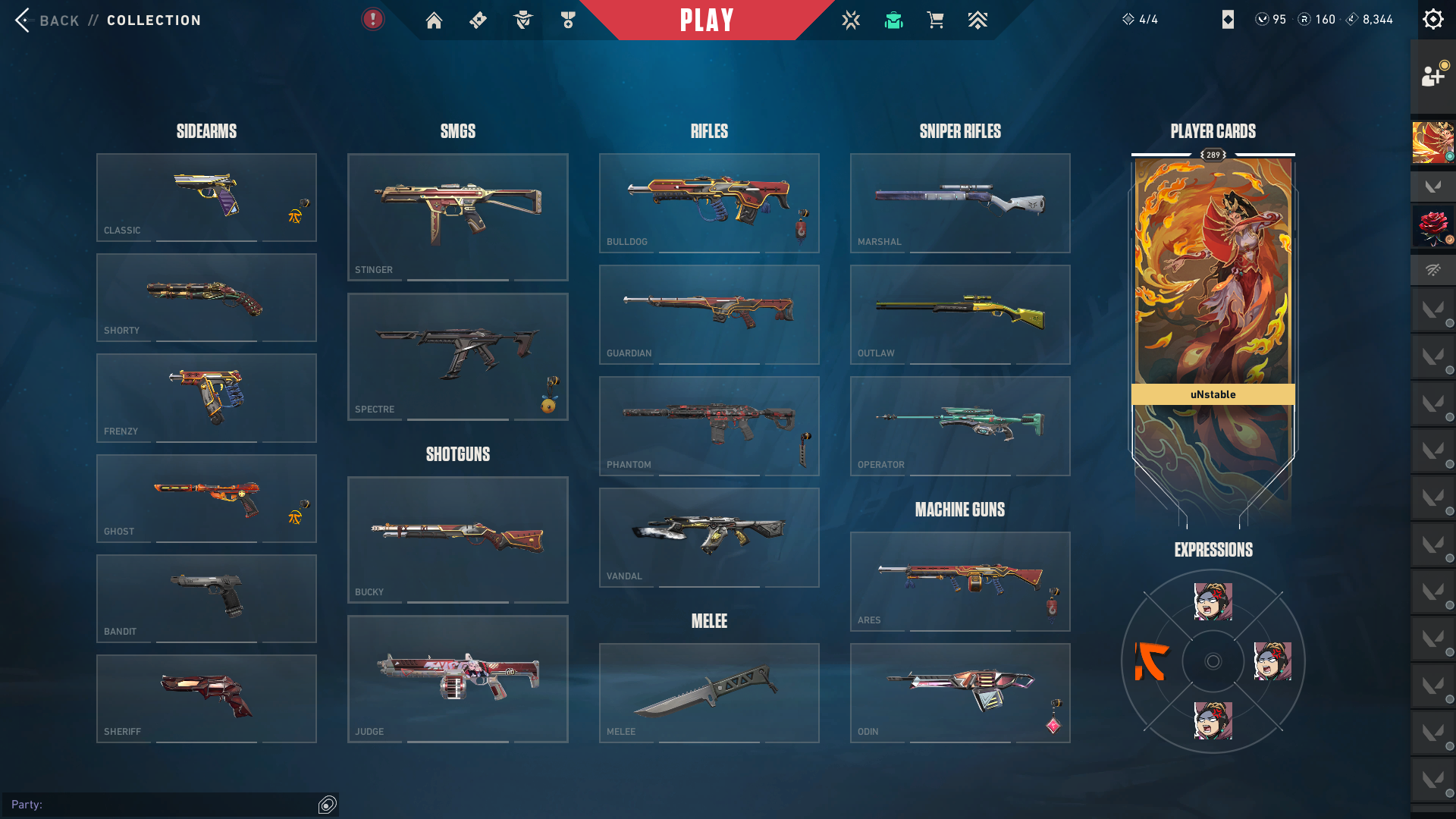
Task: Select the Classic sidearm slot
Action: [206, 197]
